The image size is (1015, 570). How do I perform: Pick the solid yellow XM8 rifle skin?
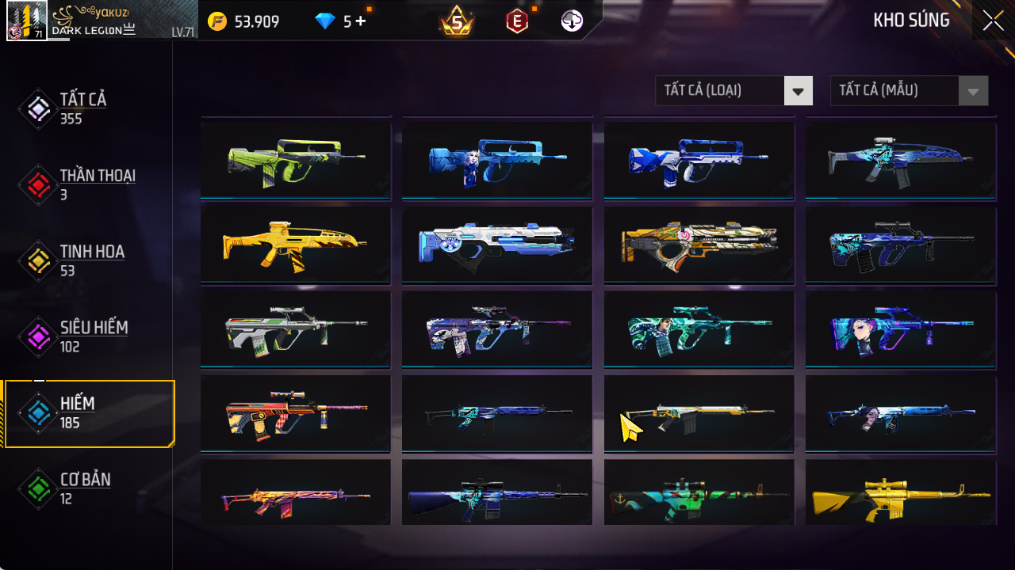(x=295, y=243)
